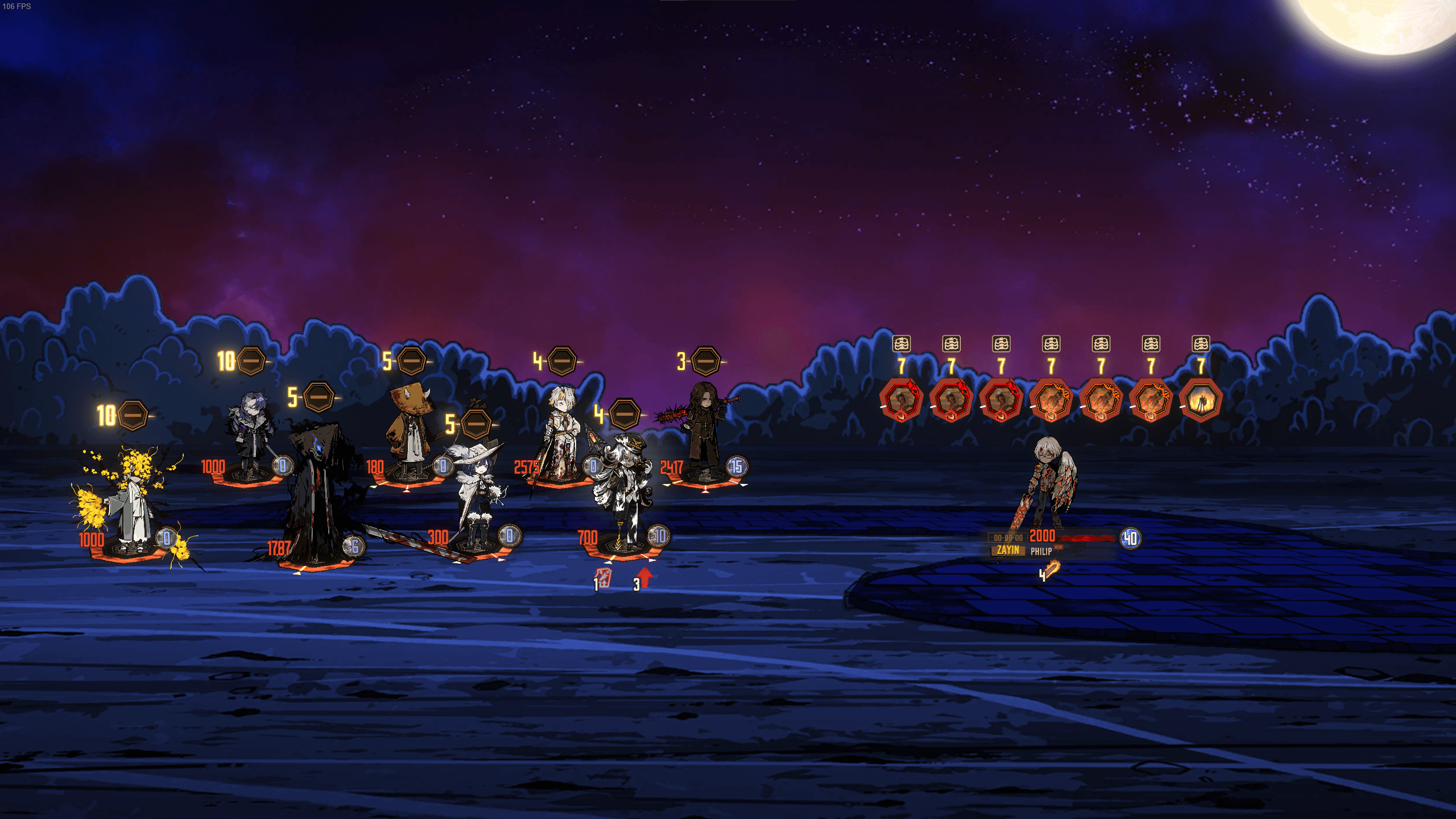The height and width of the screenshot is (819, 1456).
Task: Choose the skill slot above the black-cloaked sinner
Action: 318,397
